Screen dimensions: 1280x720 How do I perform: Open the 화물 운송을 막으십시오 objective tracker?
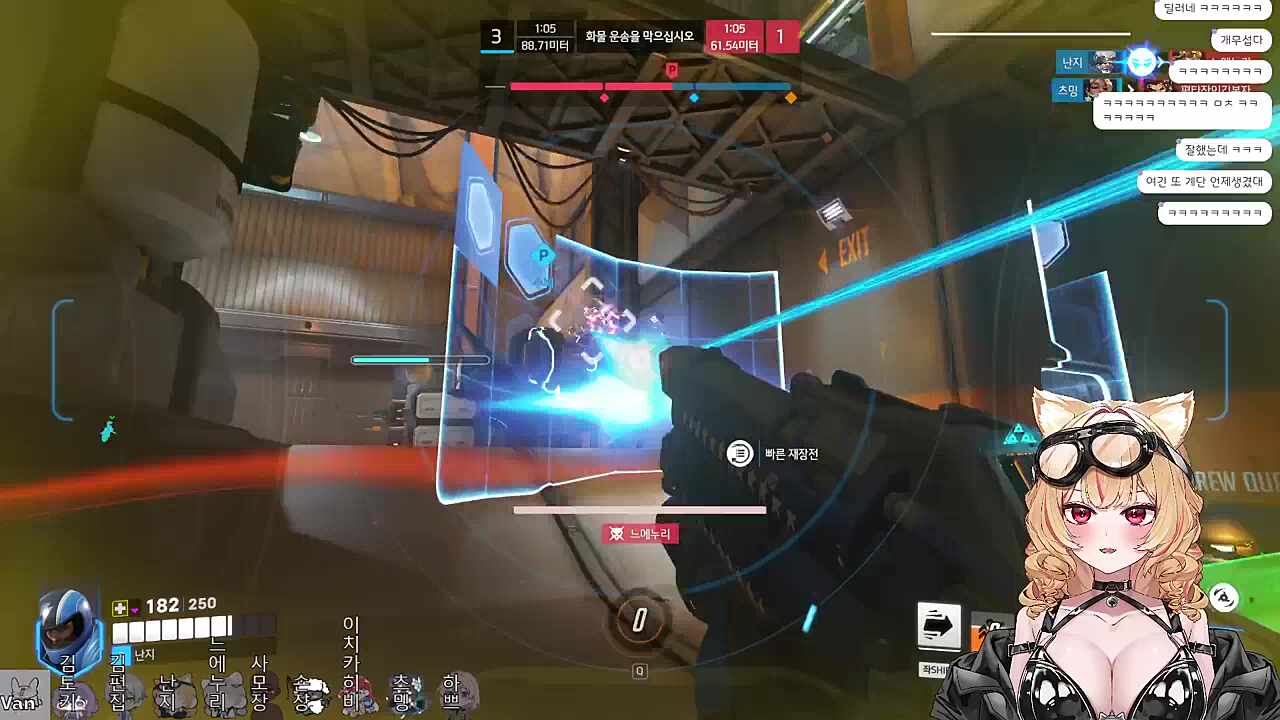point(640,37)
